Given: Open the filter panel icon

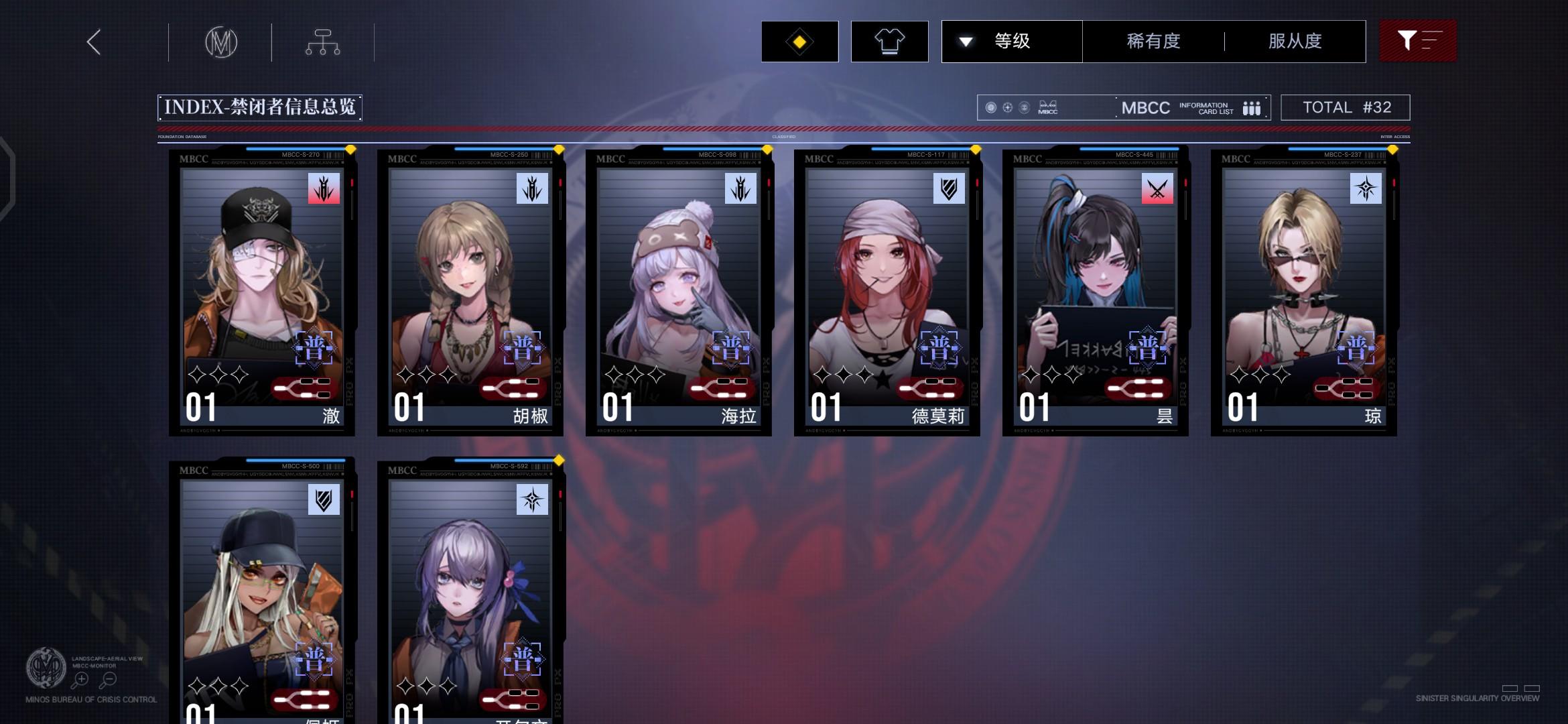Looking at the screenshot, I should (1417, 42).
